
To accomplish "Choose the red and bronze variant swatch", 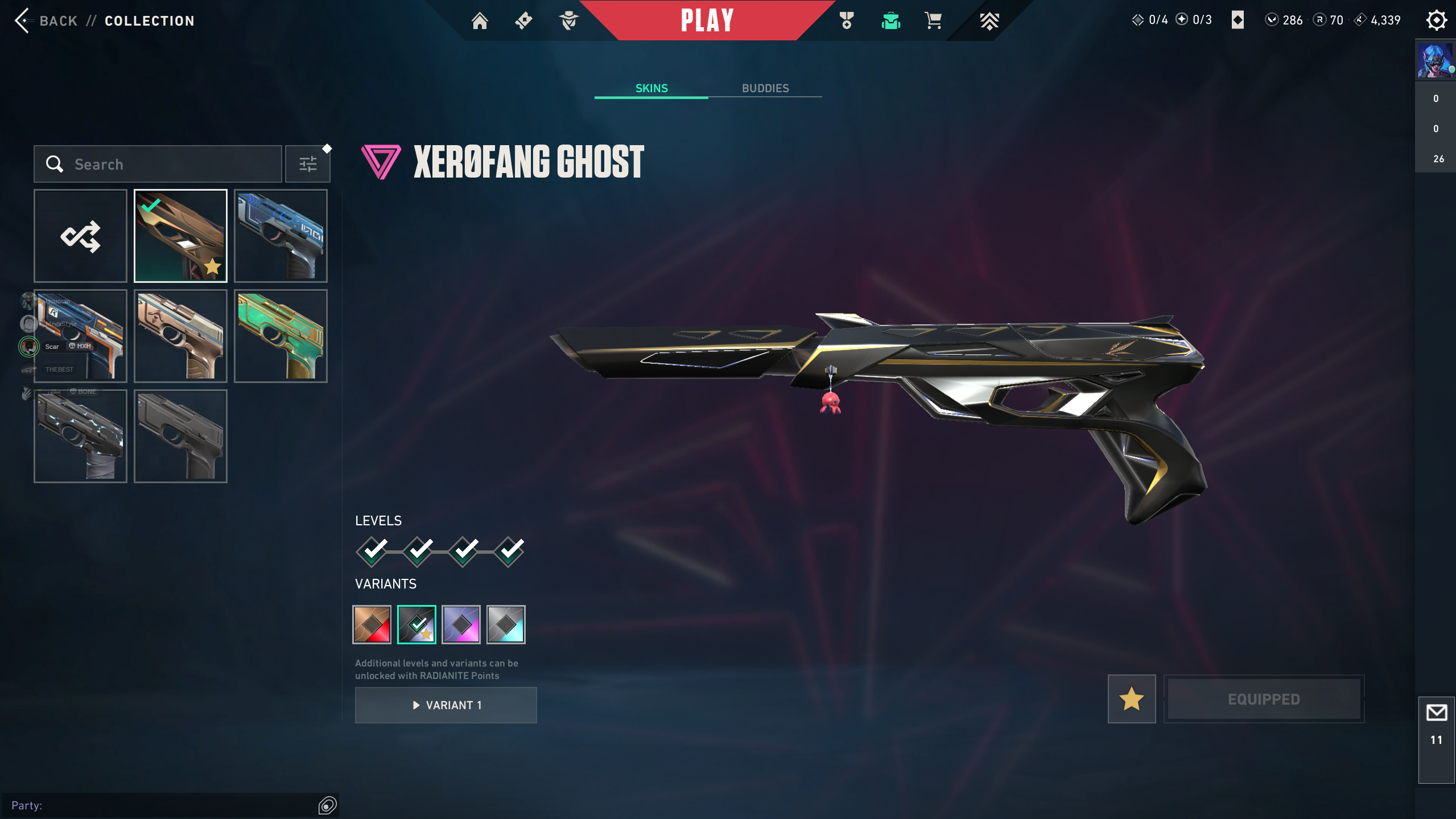I will tap(372, 624).
